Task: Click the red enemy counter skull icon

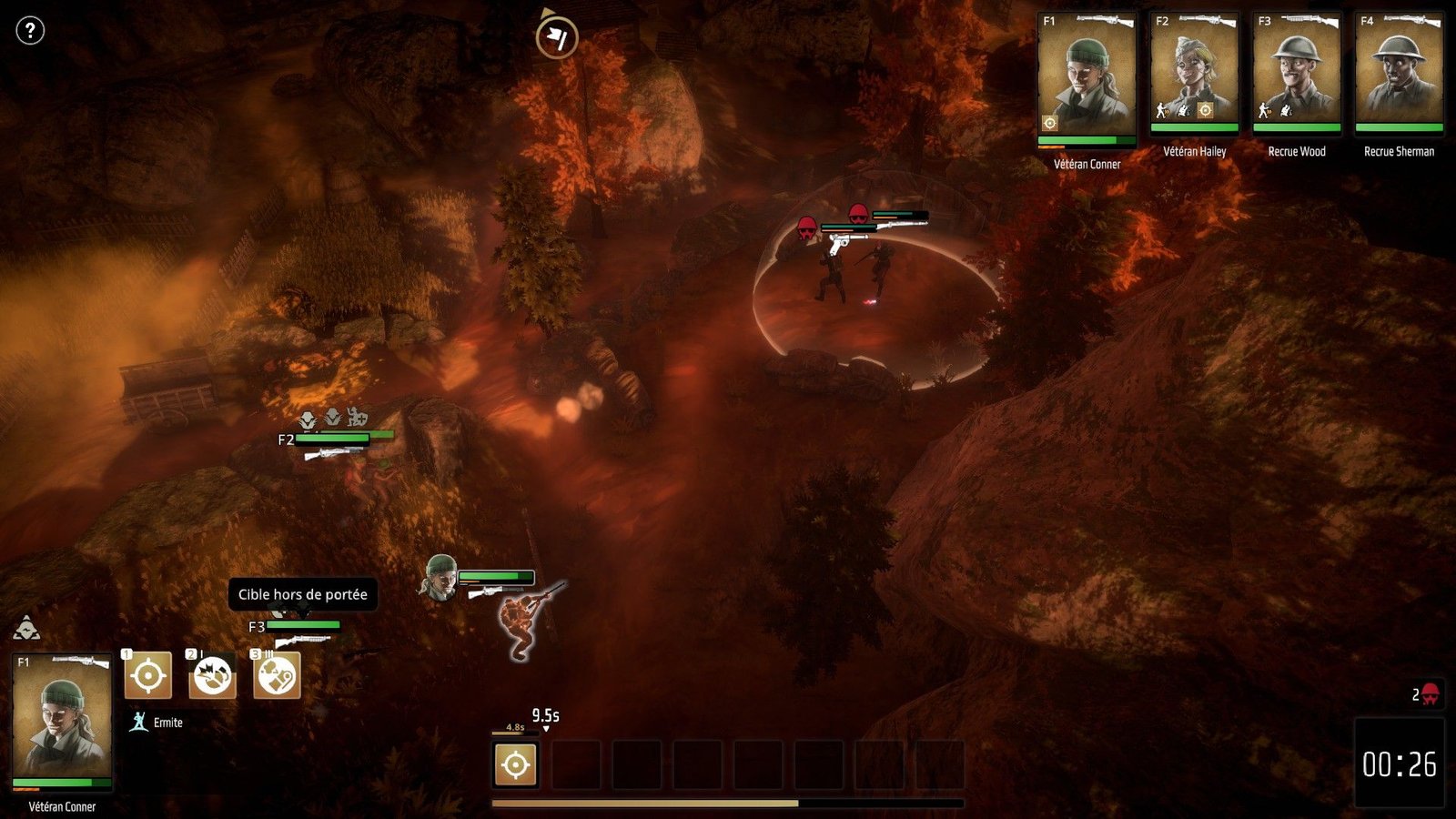Action: pyautogui.click(x=1430, y=695)
